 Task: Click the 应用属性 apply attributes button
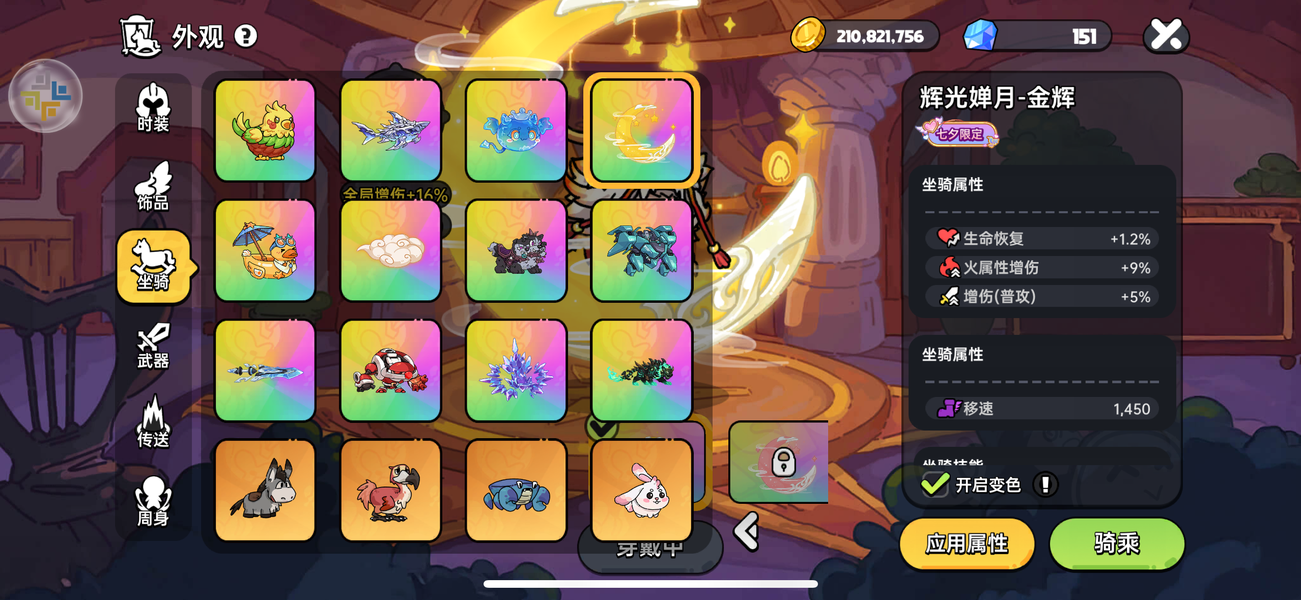(966, 544)
